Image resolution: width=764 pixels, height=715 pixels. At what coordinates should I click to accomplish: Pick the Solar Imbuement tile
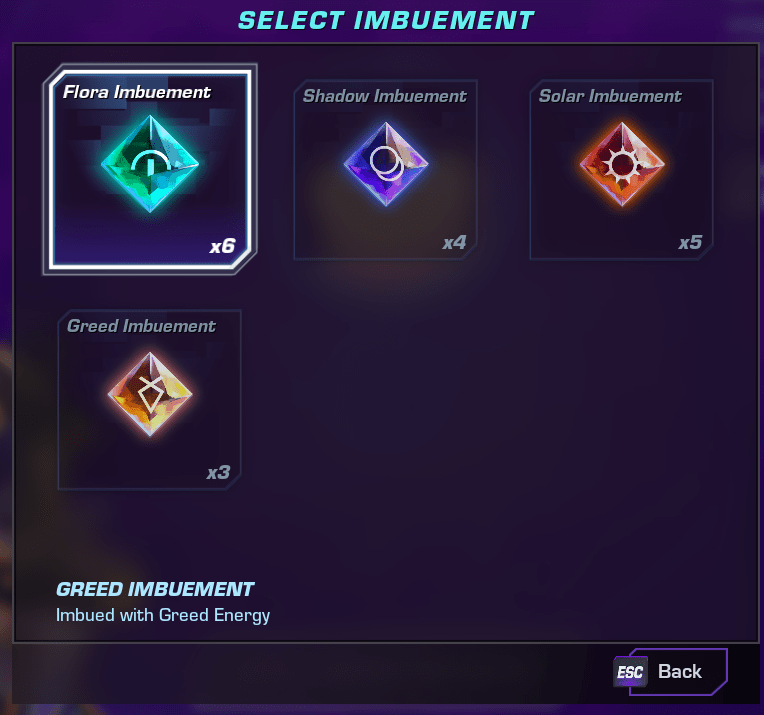tap(621, 170)
